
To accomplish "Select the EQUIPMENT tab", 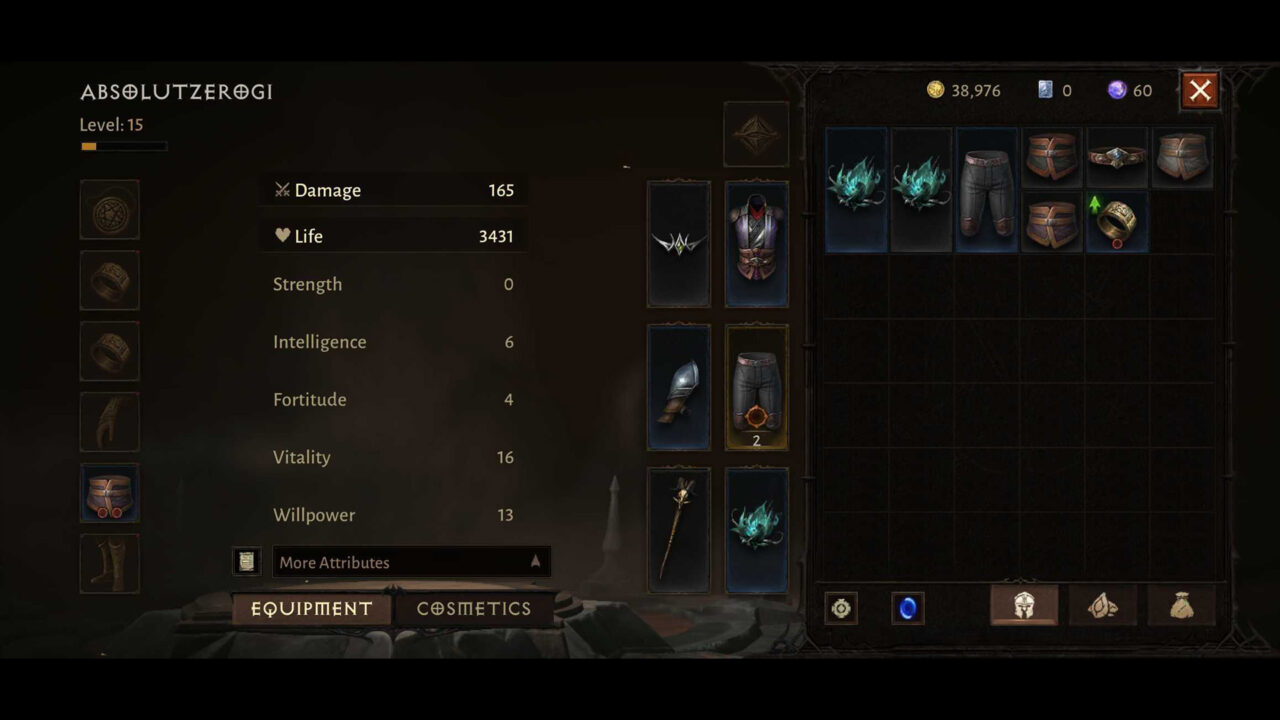I will click(311, 608).
